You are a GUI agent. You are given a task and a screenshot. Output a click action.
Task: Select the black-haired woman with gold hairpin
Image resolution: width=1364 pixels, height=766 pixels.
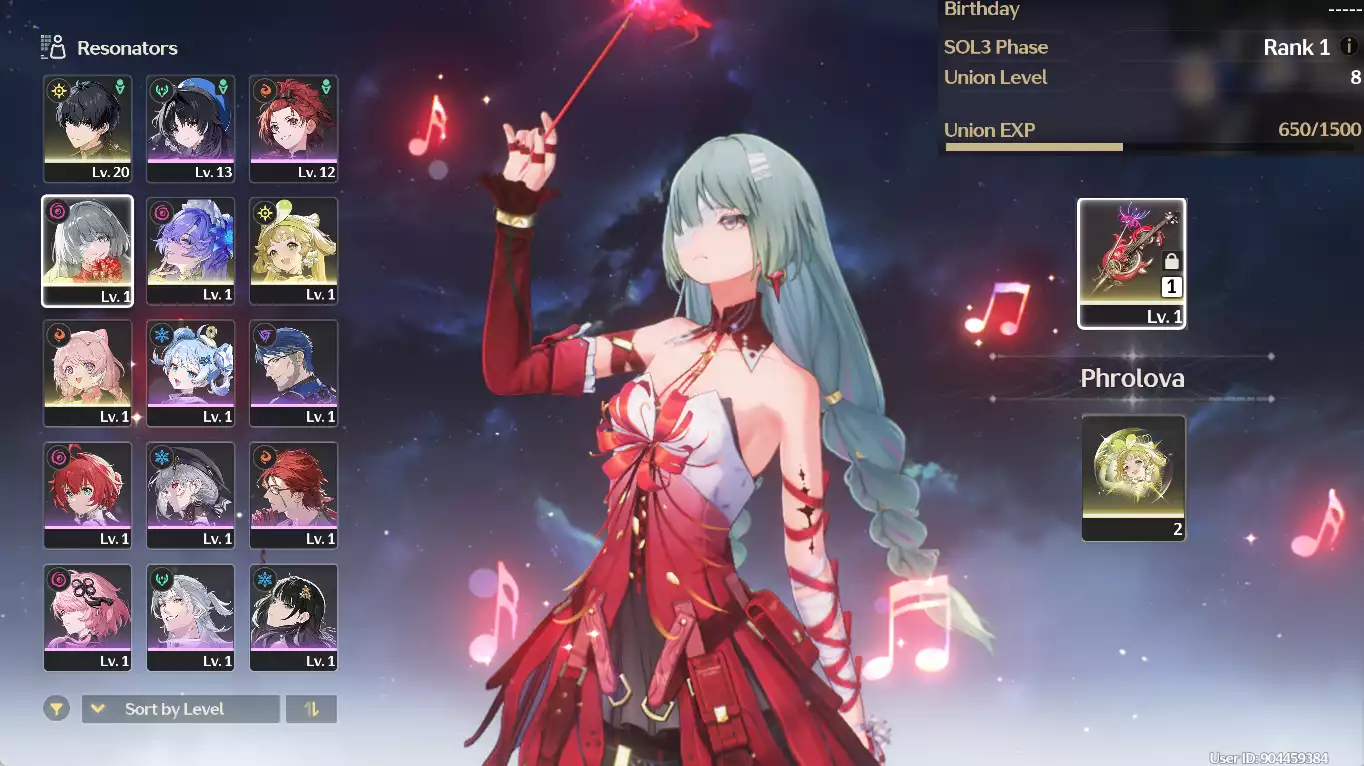(294, 617)
